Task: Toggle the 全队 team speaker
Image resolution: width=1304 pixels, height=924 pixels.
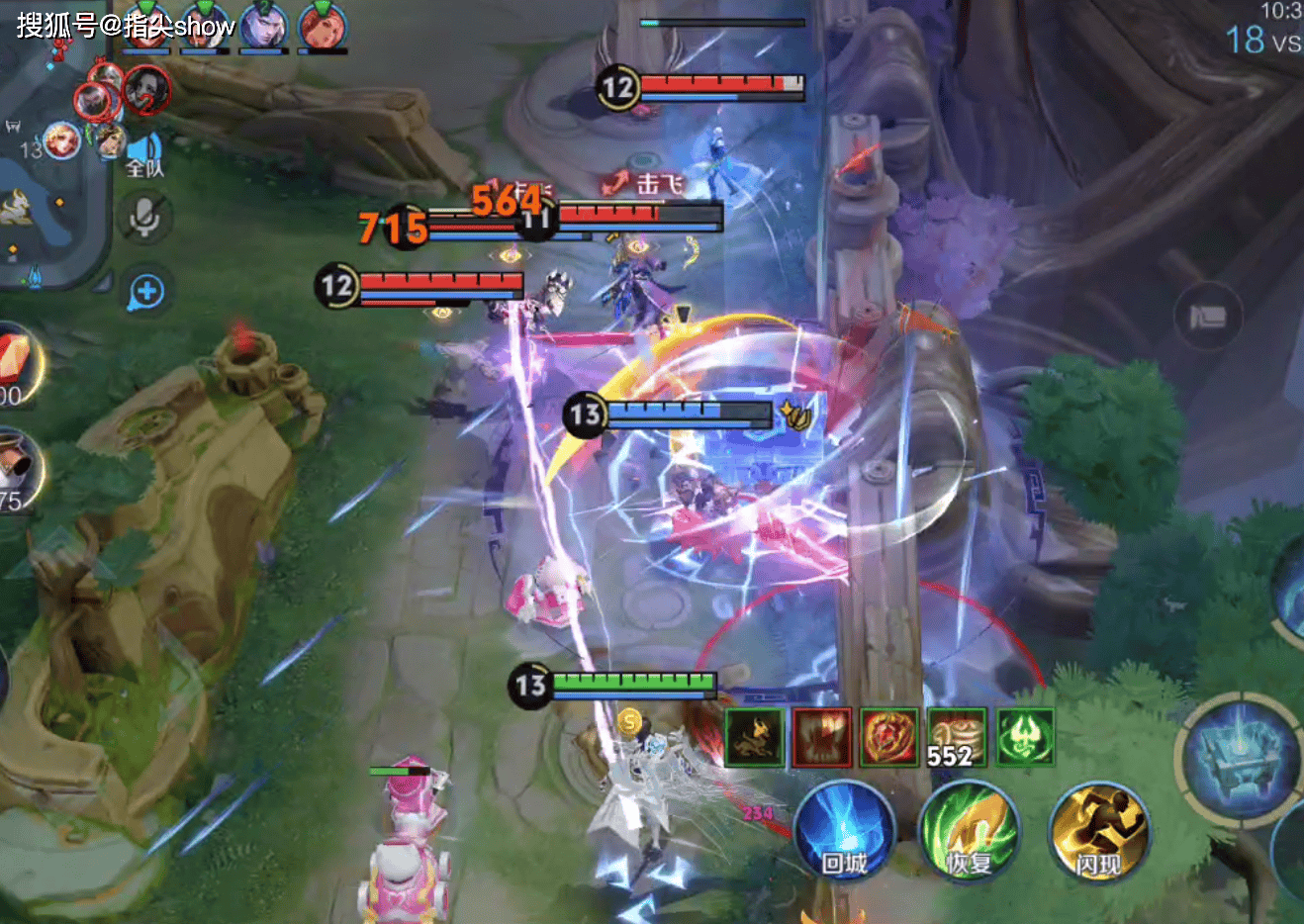Action: [x=144, y=156]
